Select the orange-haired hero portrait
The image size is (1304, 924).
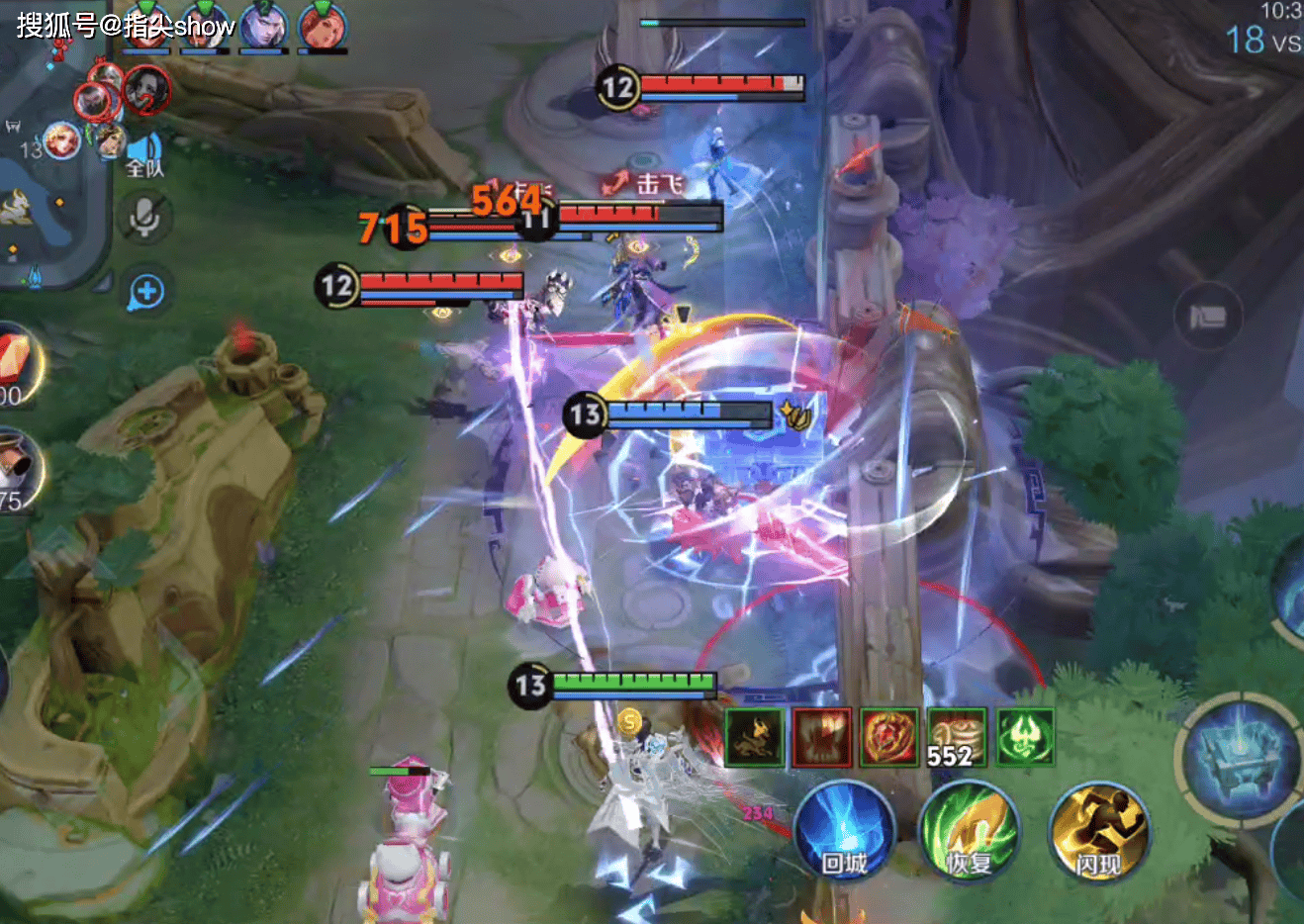click(x=322, y=27)
